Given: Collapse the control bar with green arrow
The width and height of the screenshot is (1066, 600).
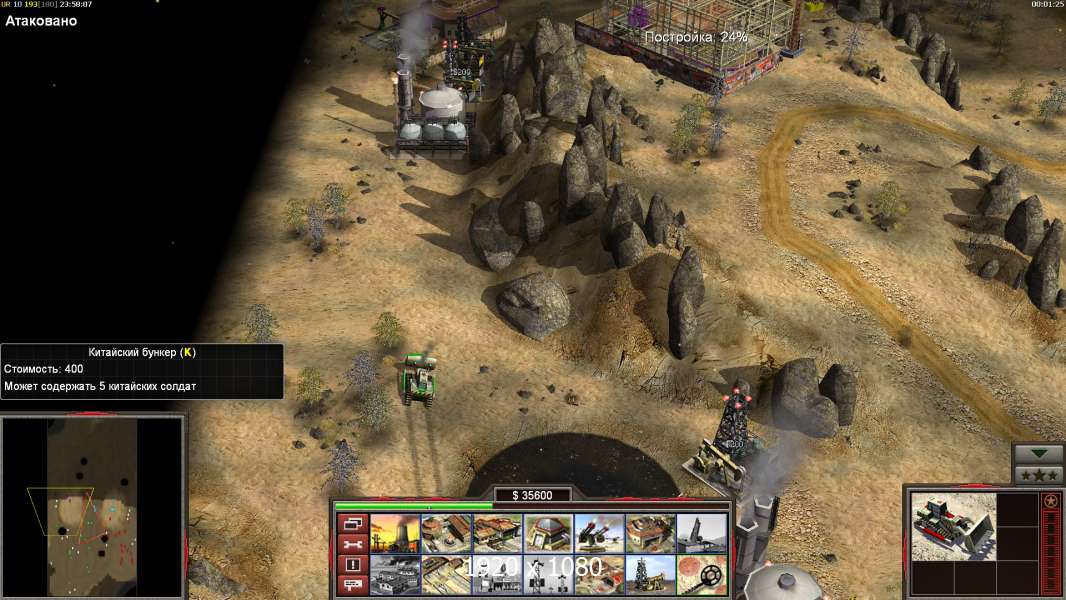Looking at the screenshot, I should pos(1038,454).
